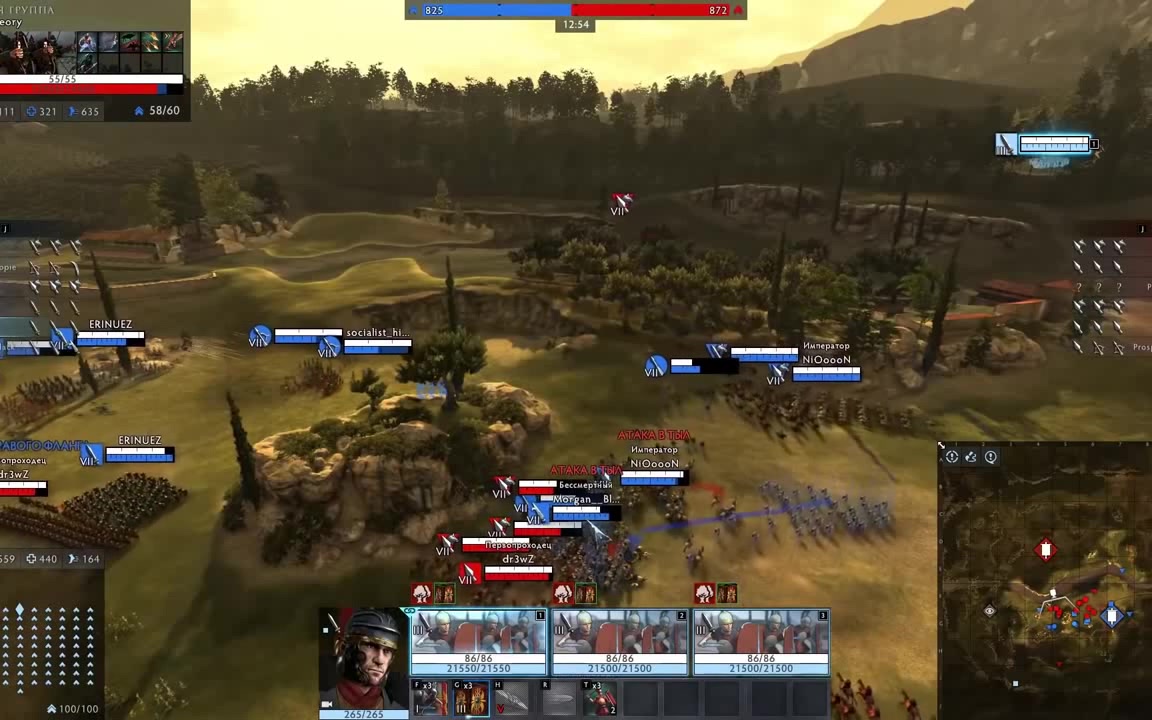Viewport: 1152px width, 720px height.
Task: Click the eye marker on the minimap
Action: click(990, 611)
